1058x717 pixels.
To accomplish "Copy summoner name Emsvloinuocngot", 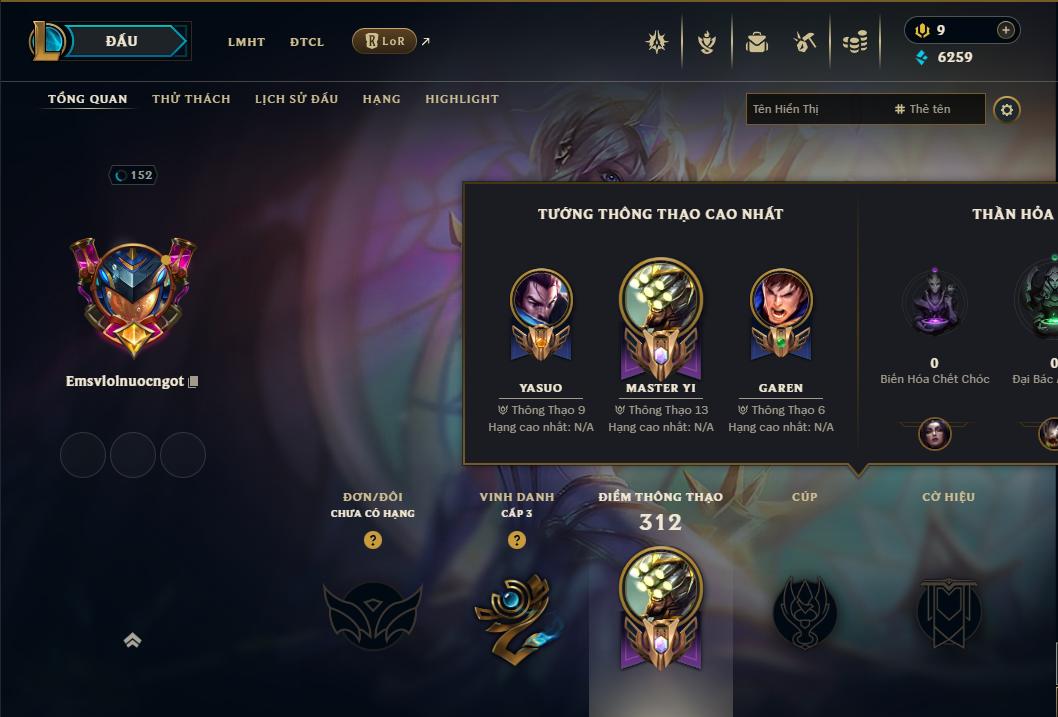I will point(194,382).
